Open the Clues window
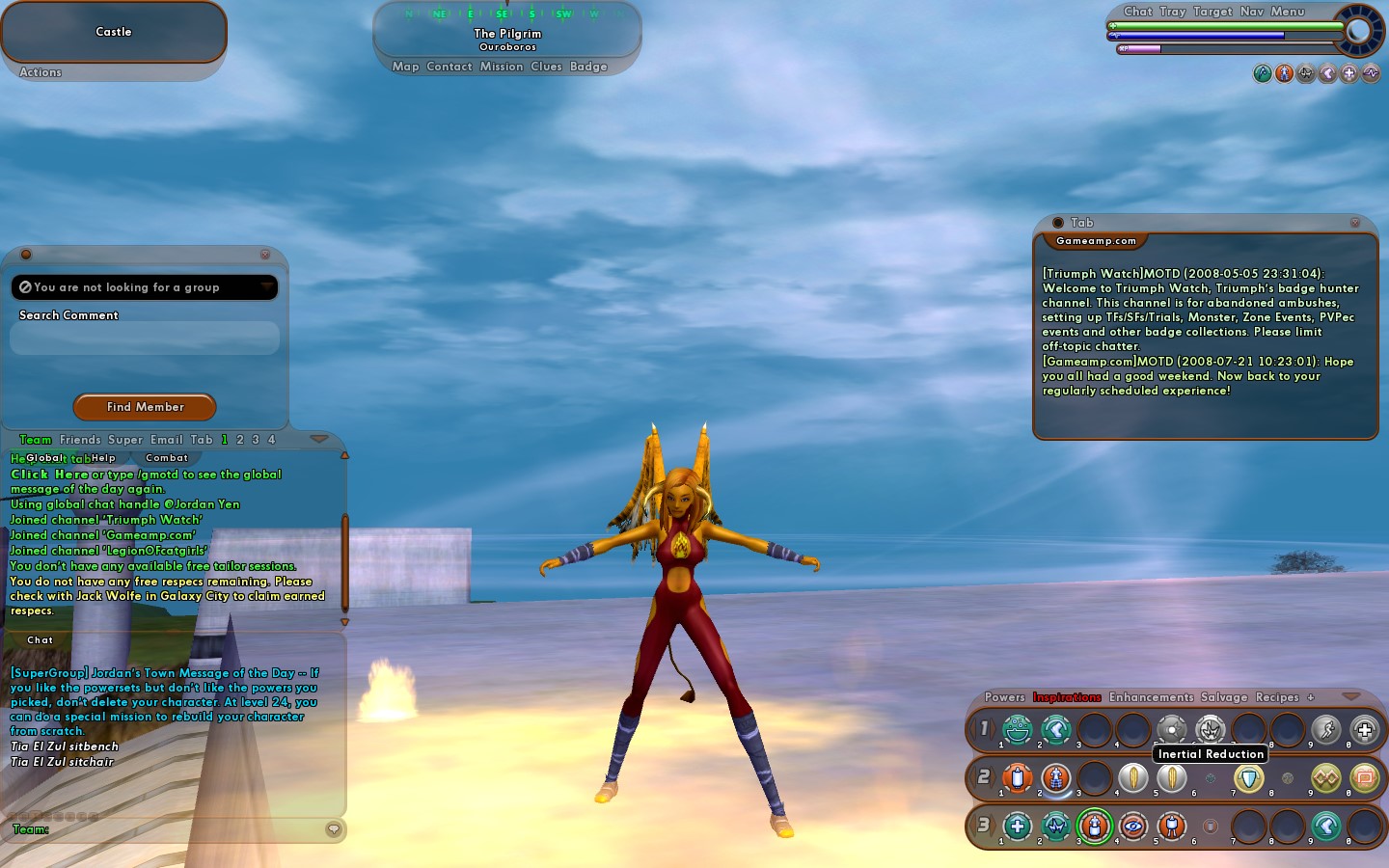The image size is (1389, 868). click(x=546, y=67)
